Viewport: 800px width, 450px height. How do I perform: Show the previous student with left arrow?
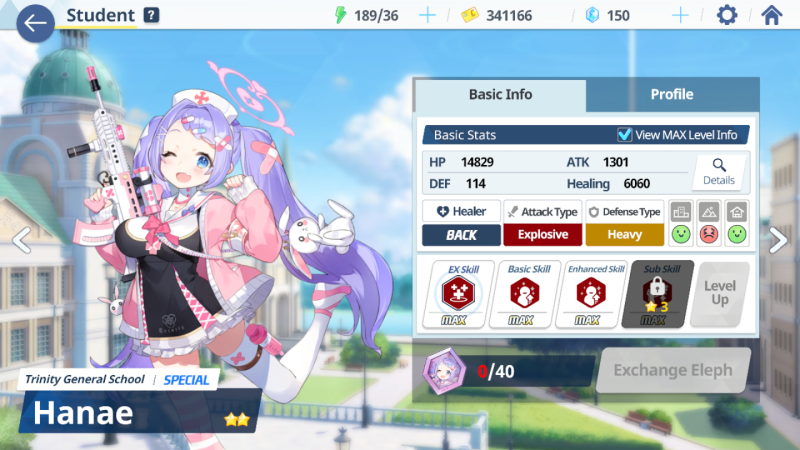20,239
